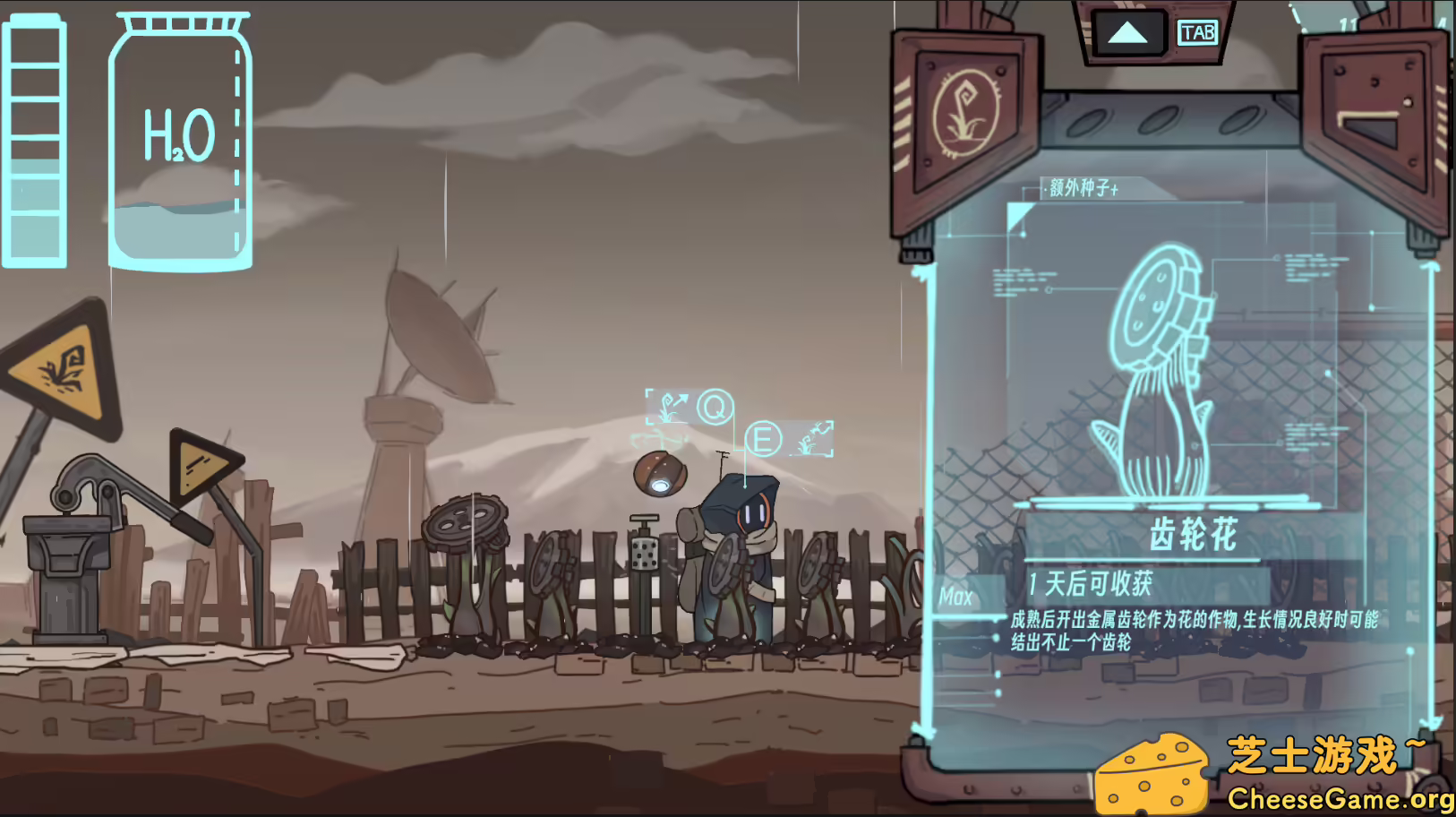Click the E key harvest prompt icon
The image size is (1456, 817).
point(762,441)
